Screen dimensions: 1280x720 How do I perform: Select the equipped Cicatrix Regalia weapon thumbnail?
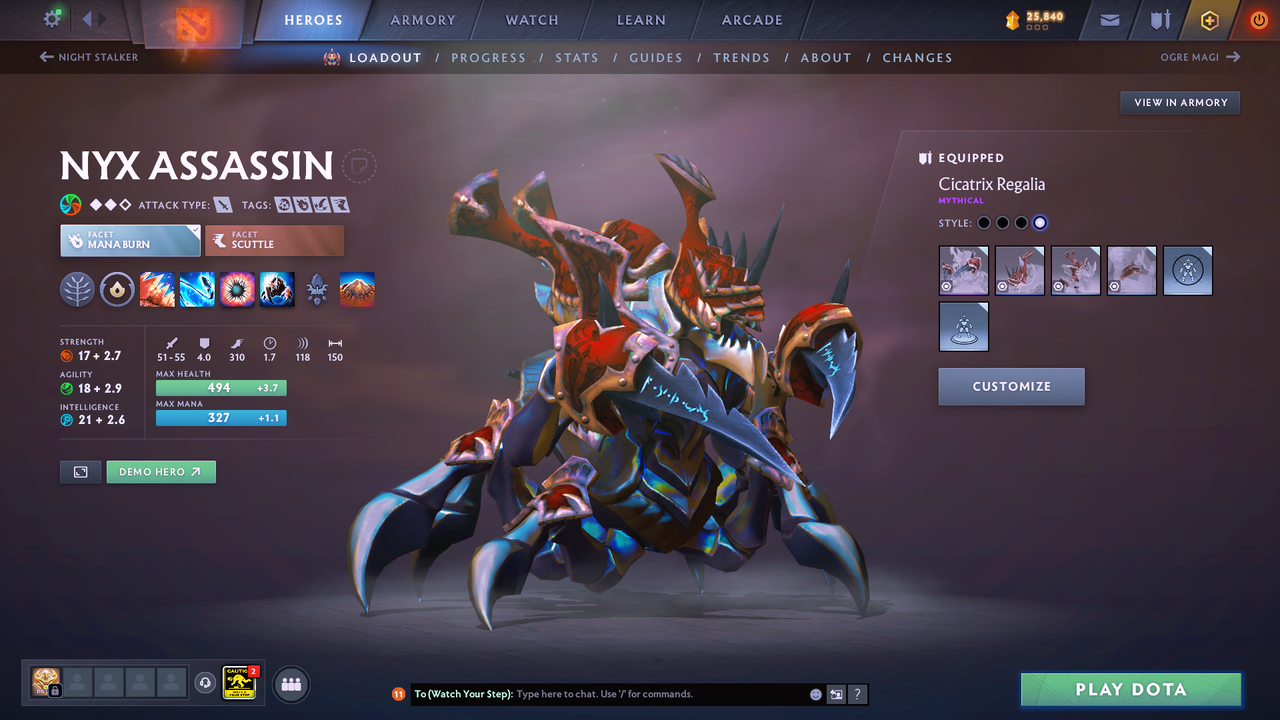pyautogui.click(x=963, y=270)
